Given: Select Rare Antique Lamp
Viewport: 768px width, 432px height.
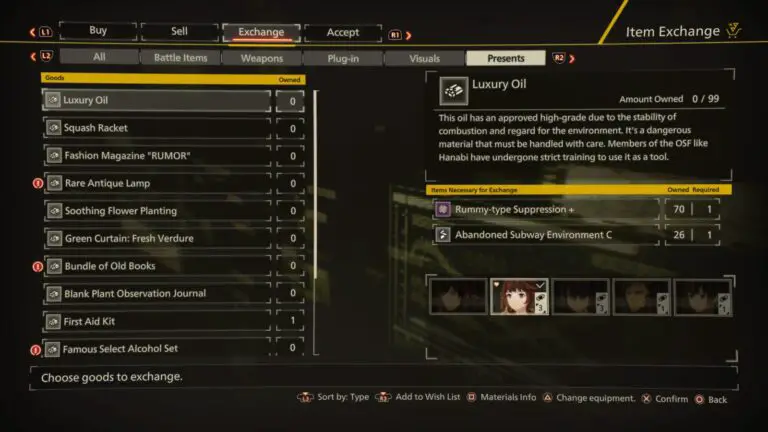Looking at the screenshot, I should pos(157,184).
